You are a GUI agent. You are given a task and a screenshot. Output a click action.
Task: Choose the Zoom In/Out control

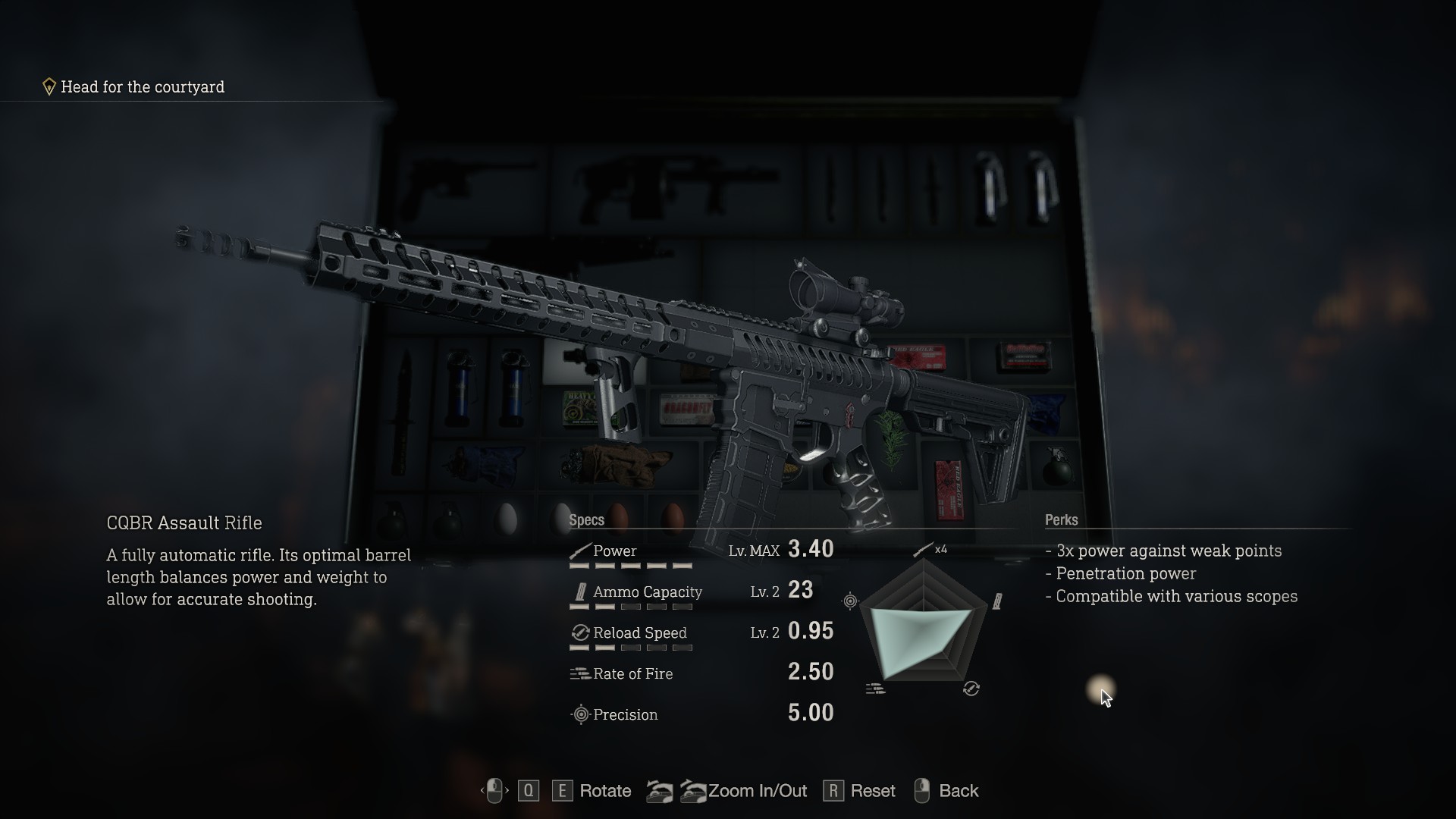[757, 791]
